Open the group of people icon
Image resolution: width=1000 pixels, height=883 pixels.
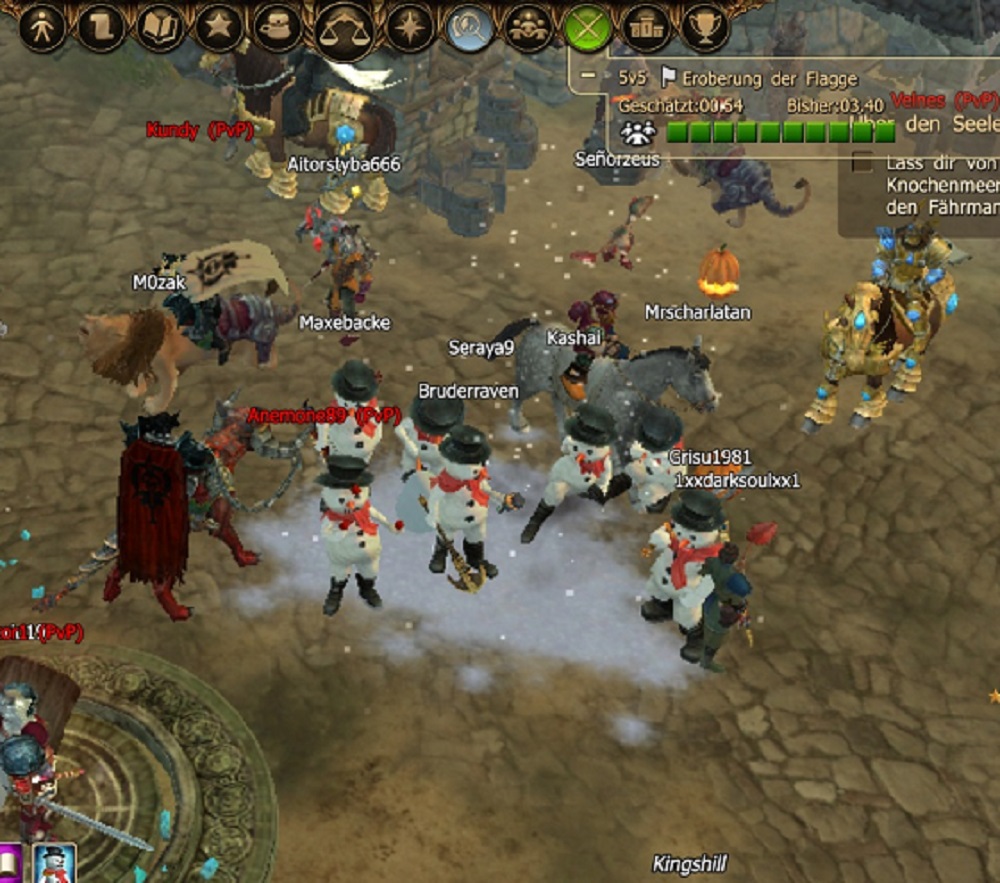[x=528, y=29]
